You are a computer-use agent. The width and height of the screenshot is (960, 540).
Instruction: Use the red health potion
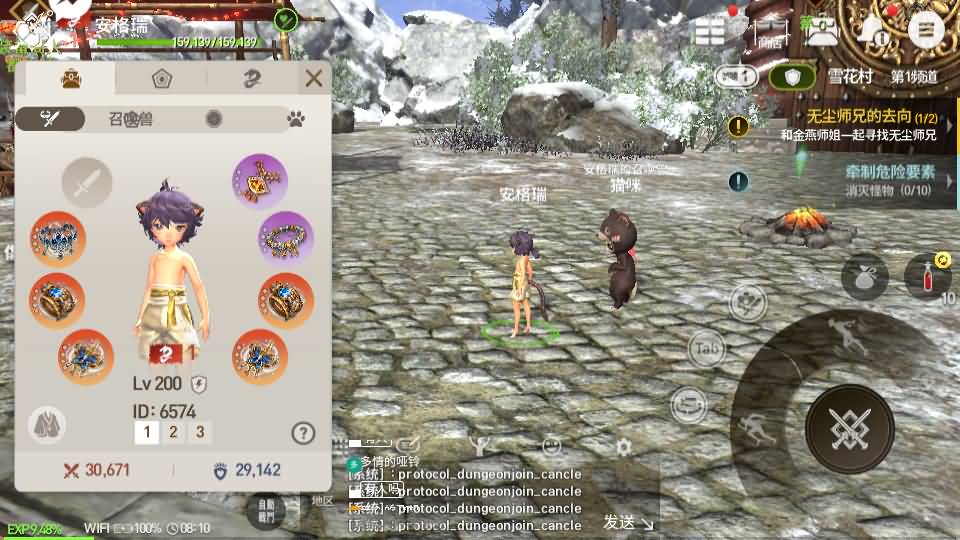click(x=927, y=276)
